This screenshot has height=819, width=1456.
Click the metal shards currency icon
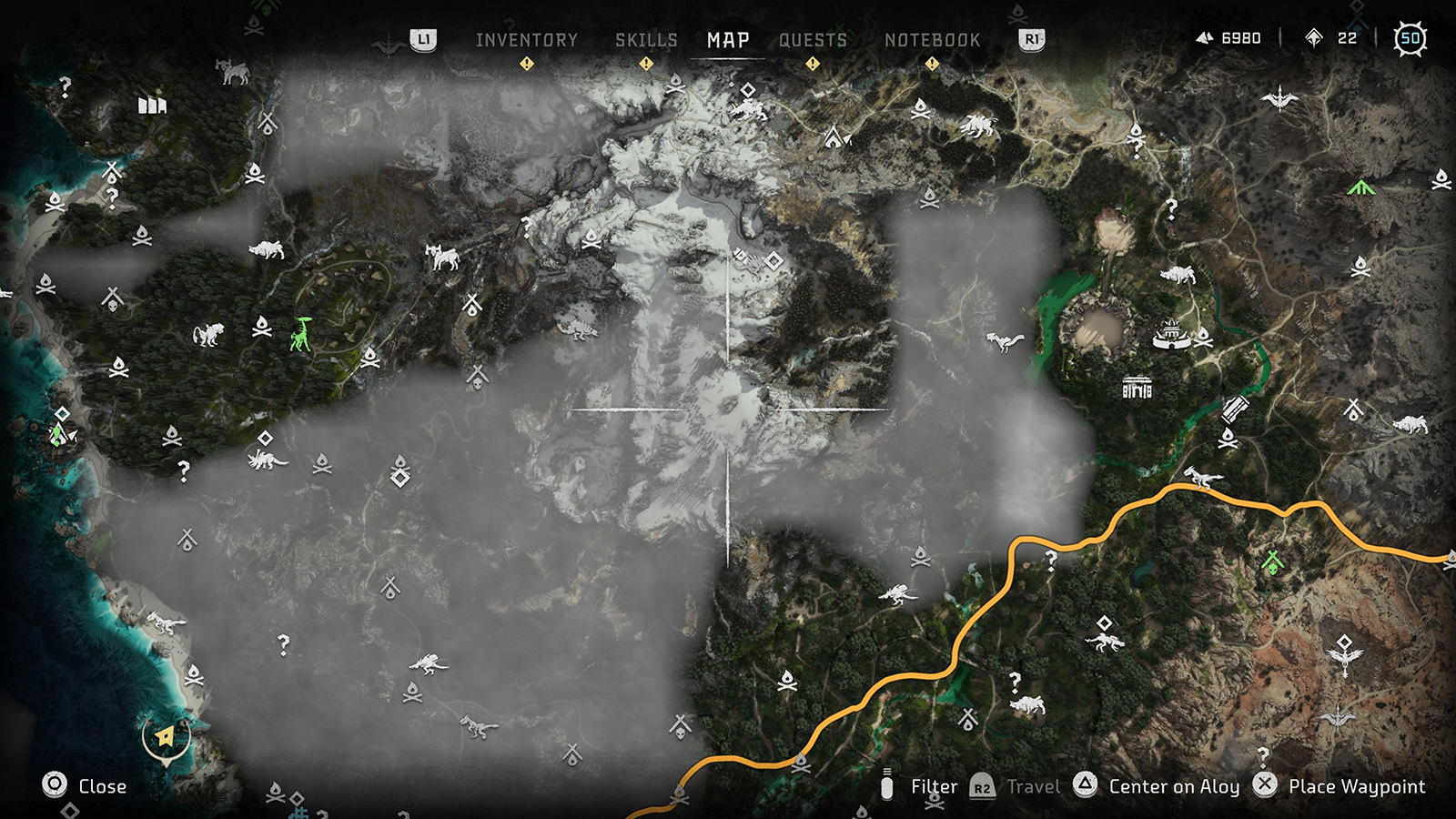[1204, 37]
